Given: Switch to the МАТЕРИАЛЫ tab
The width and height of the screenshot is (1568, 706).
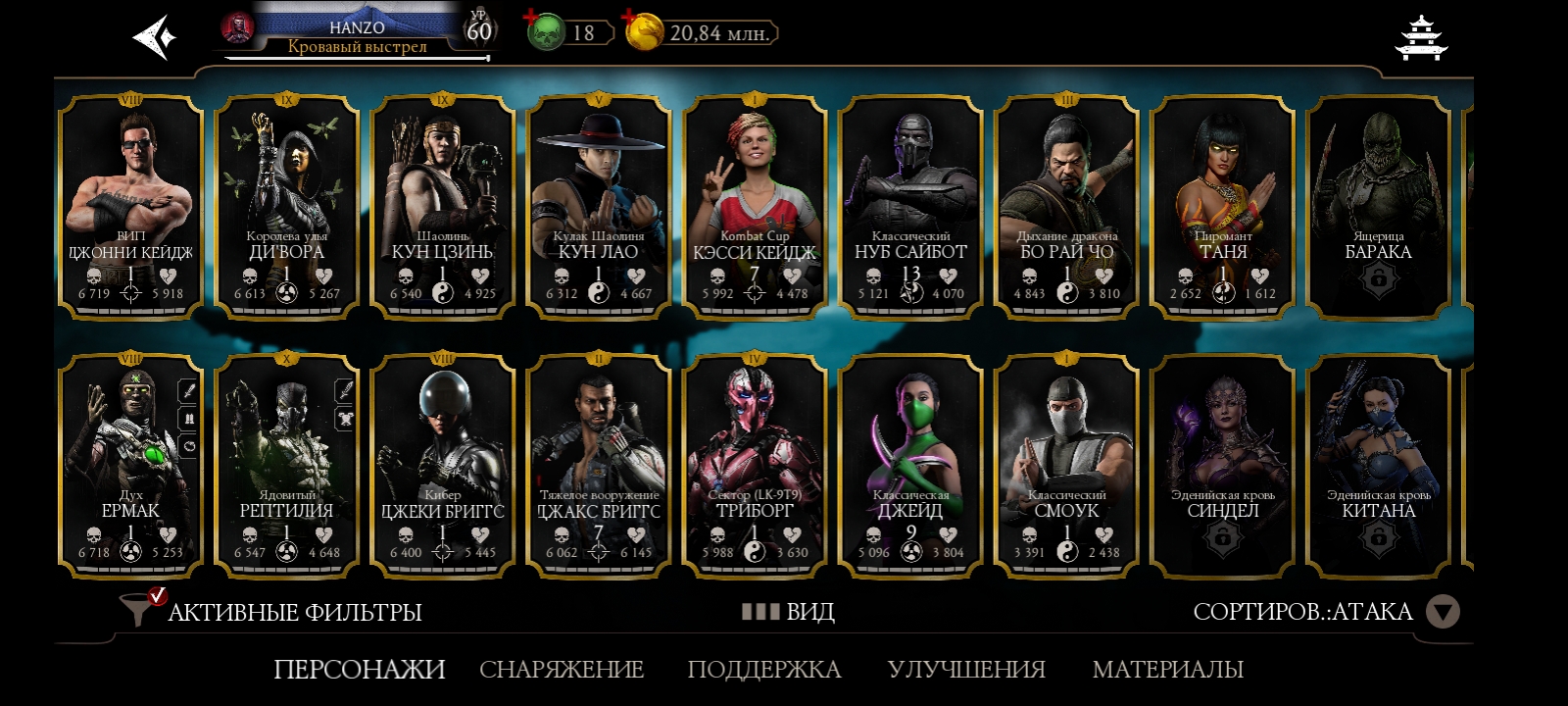Looking at the screenshot, I should pyautogui.click(x=1167, y=669).
